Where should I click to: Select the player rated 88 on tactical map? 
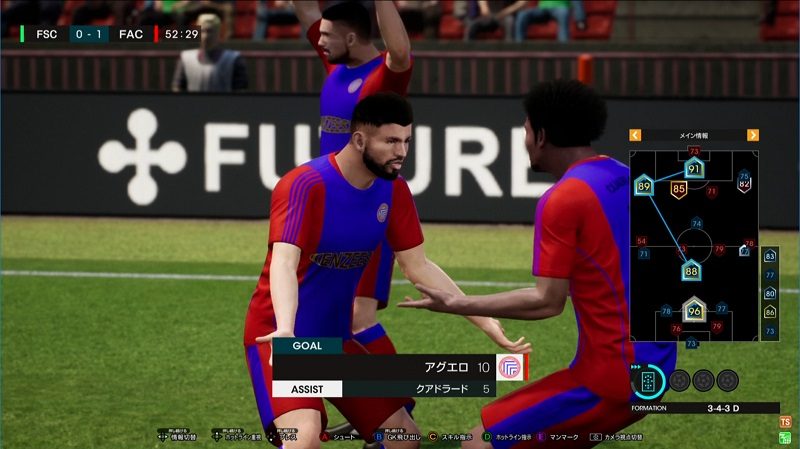coord(691,269)
